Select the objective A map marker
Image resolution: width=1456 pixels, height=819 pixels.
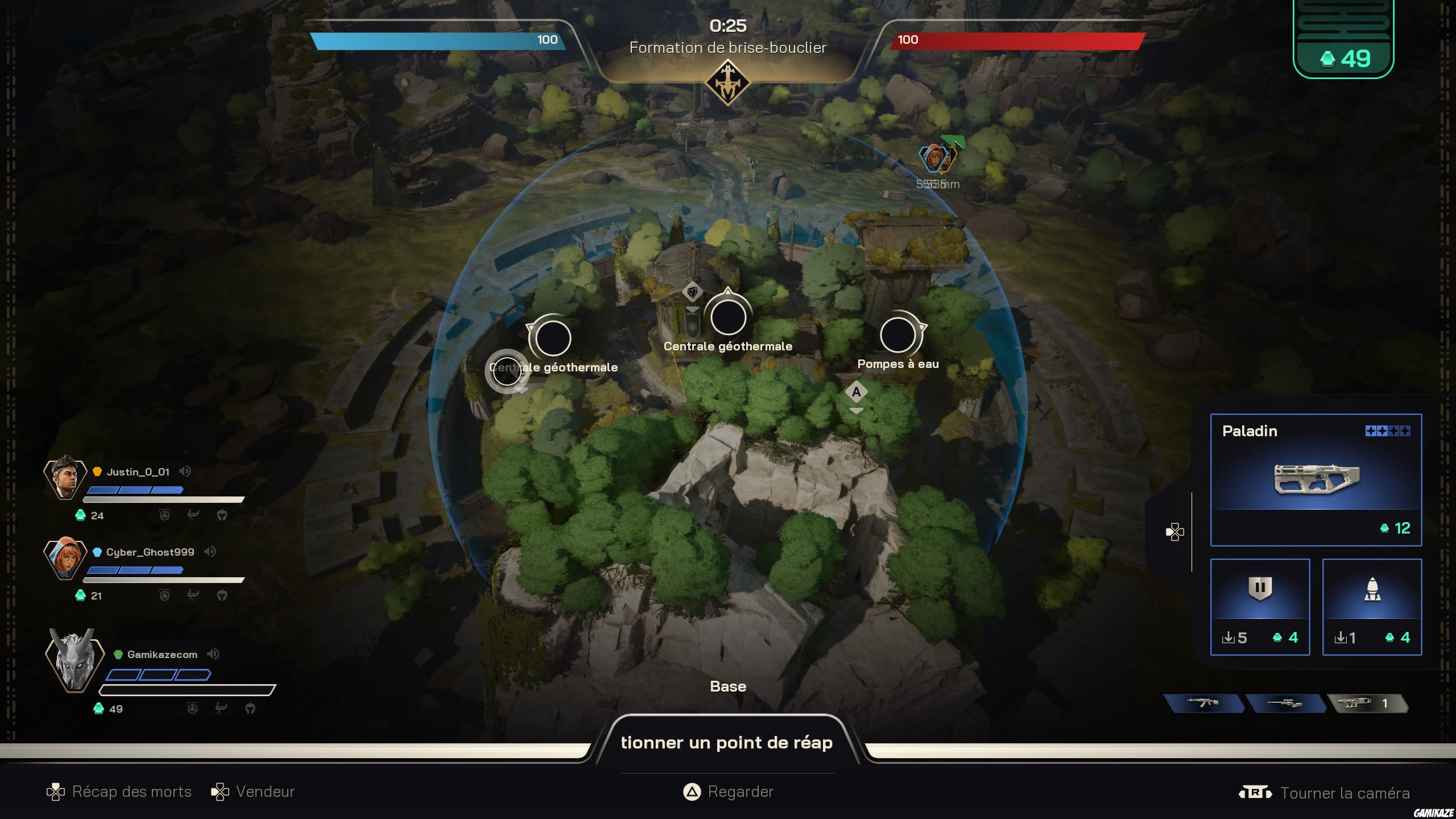pos(856,392)
